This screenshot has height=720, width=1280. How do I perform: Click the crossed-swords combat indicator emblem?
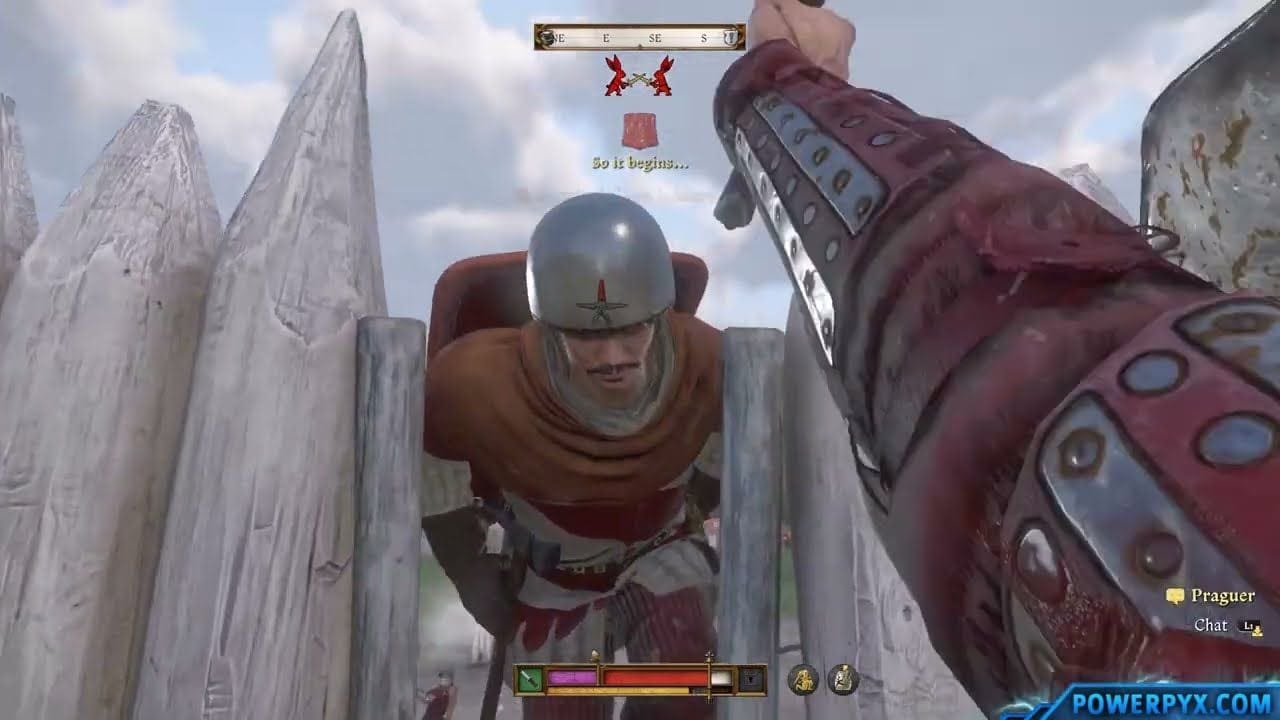[x=640, y=78]
